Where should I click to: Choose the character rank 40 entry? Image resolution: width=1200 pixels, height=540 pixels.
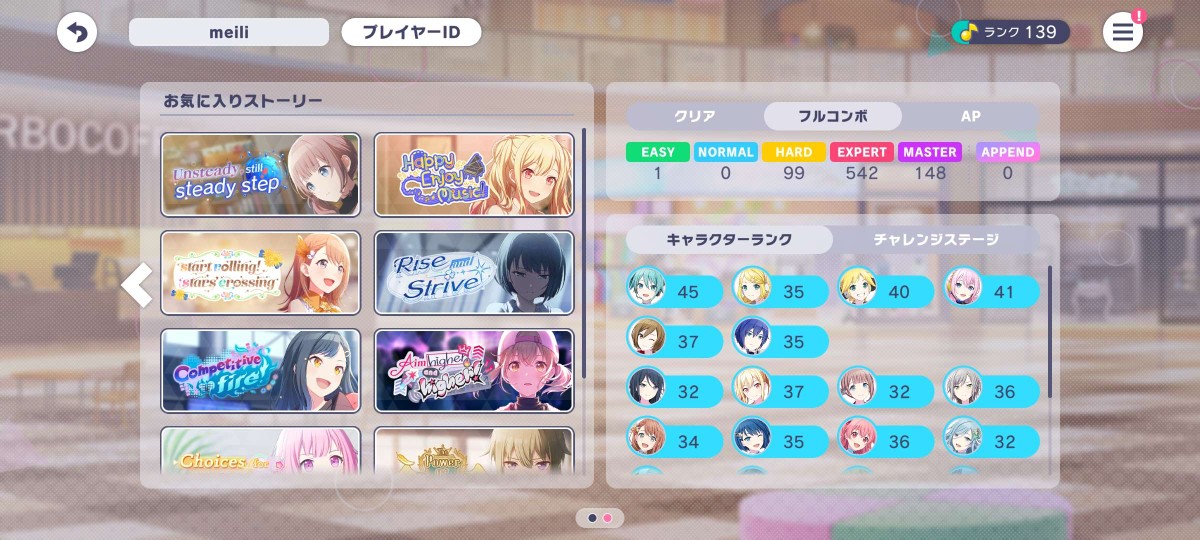[x=886, y=291]
